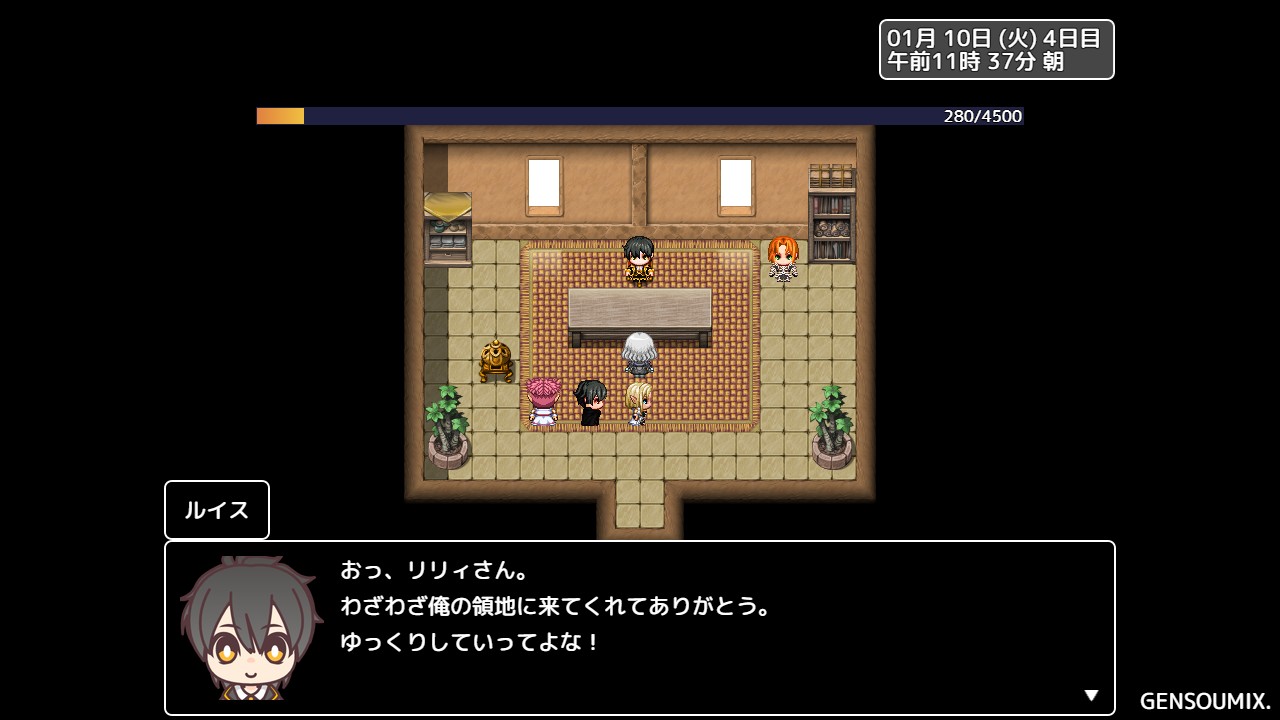Advance dialogue with the white arrow indicator
This screenshot has width=1280, height=720.
tap(1091, 696)
